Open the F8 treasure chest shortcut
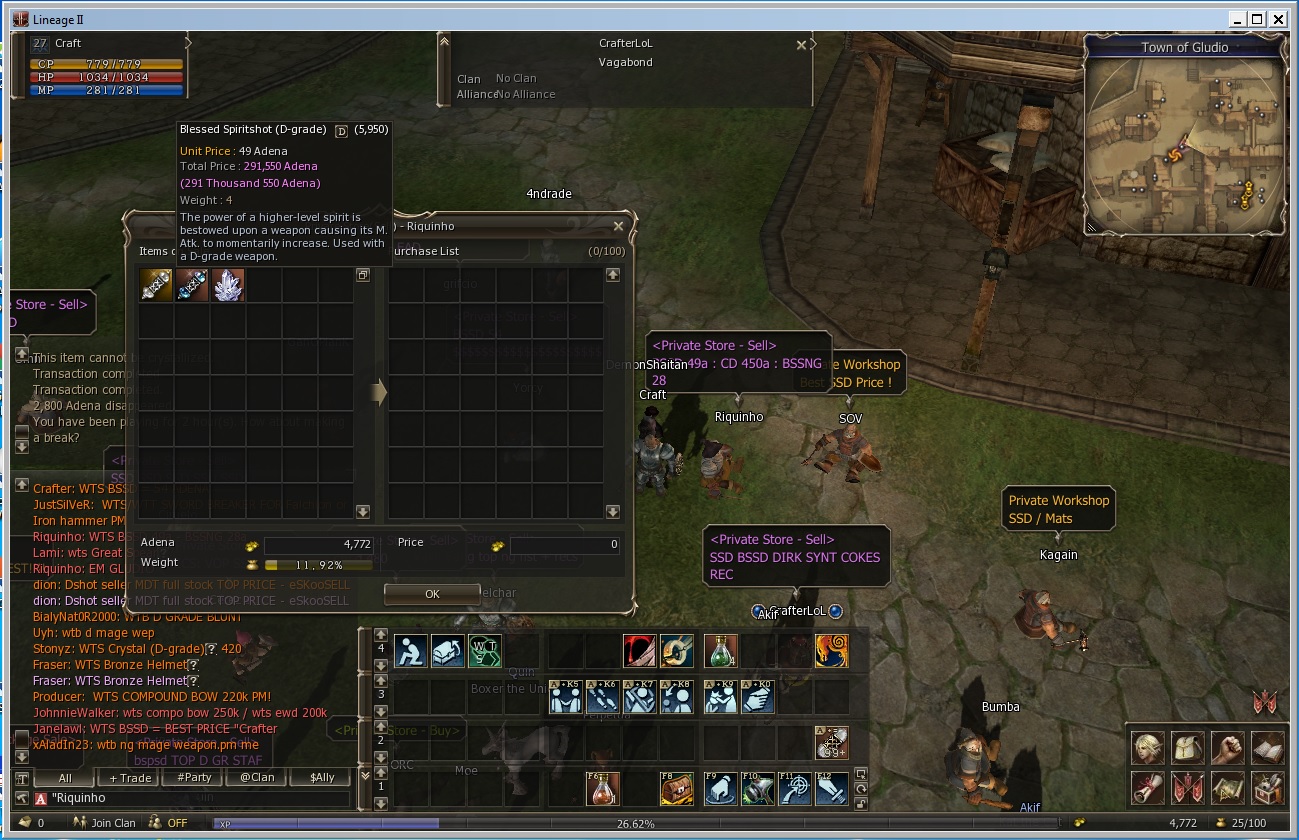Screen dimensions: 1299x840 (x=676, y=788)
